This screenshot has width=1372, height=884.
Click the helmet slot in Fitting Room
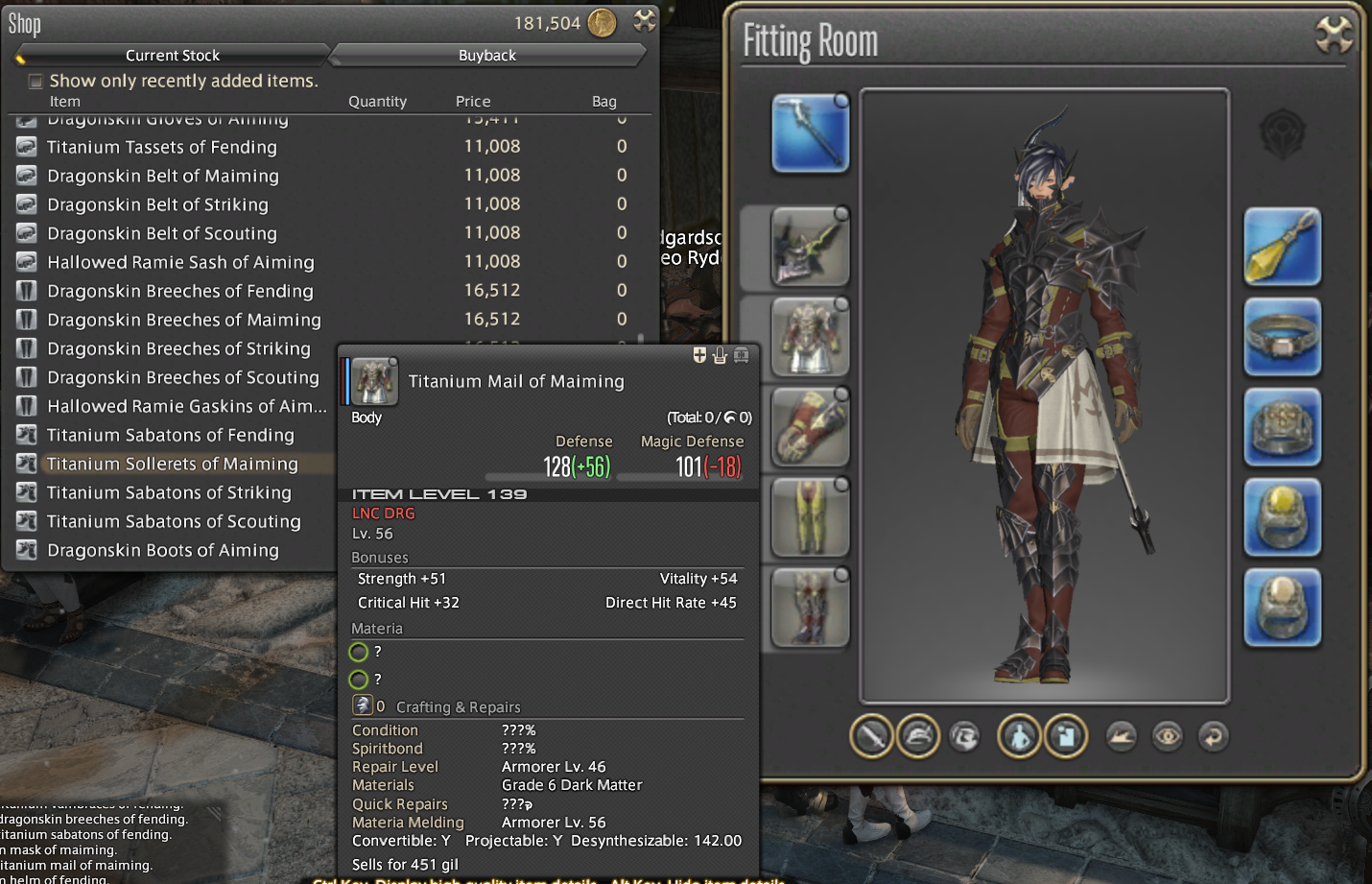tap(810, 247)
